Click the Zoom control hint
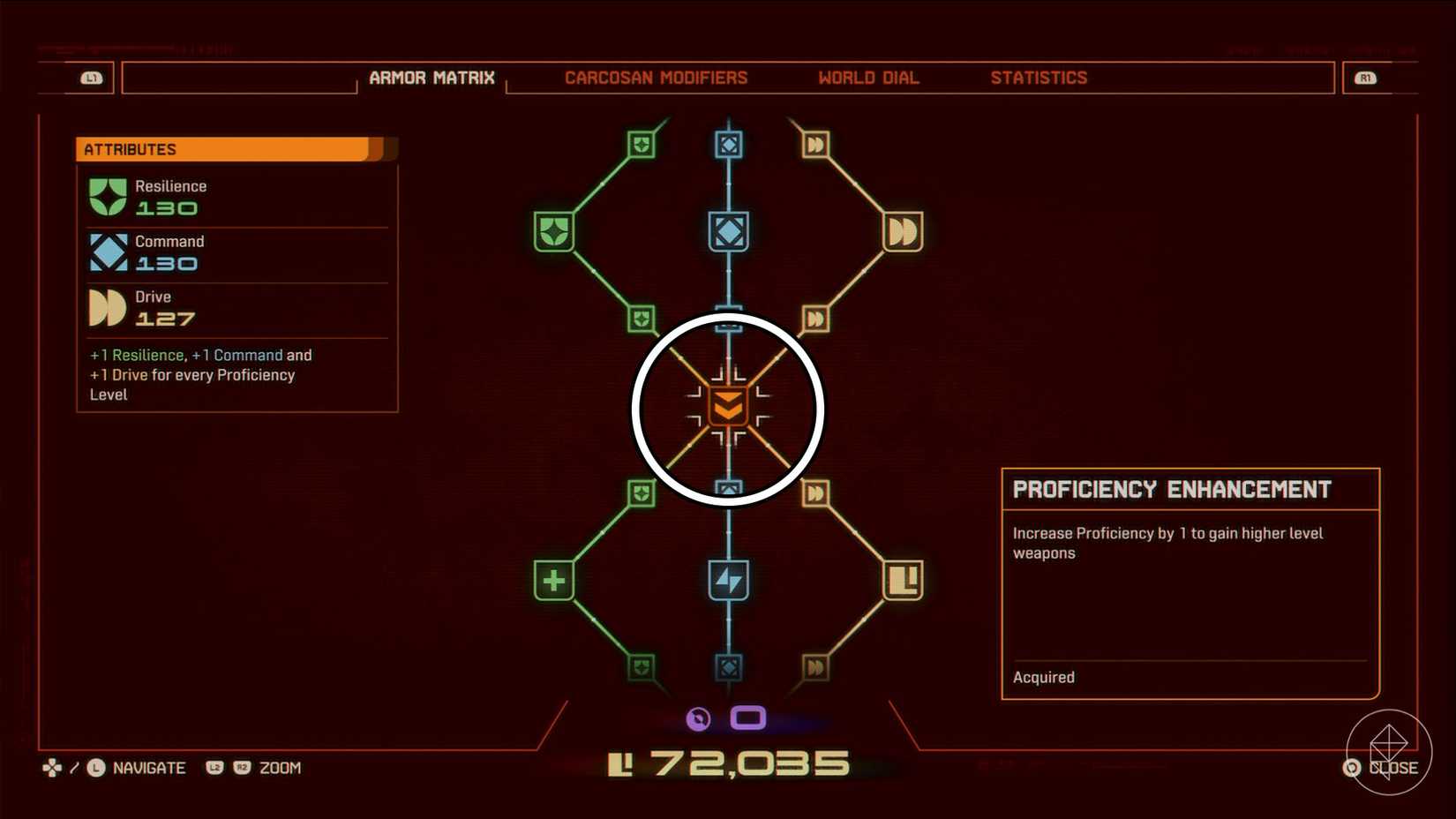This screenshot has width=1456, height=819. click(x=279, y=769)
